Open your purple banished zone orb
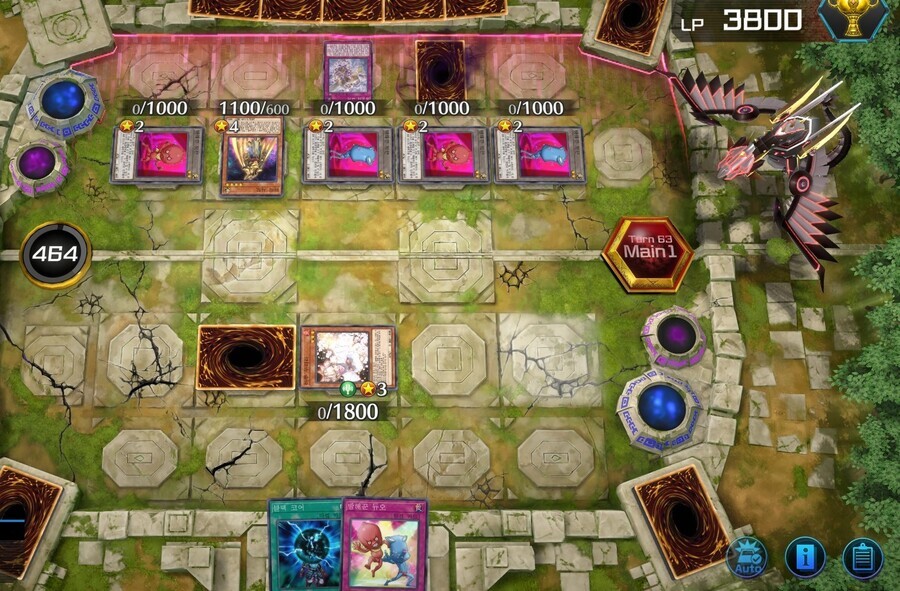The height and width of the screenshot is (591, 900). point(673,333)
